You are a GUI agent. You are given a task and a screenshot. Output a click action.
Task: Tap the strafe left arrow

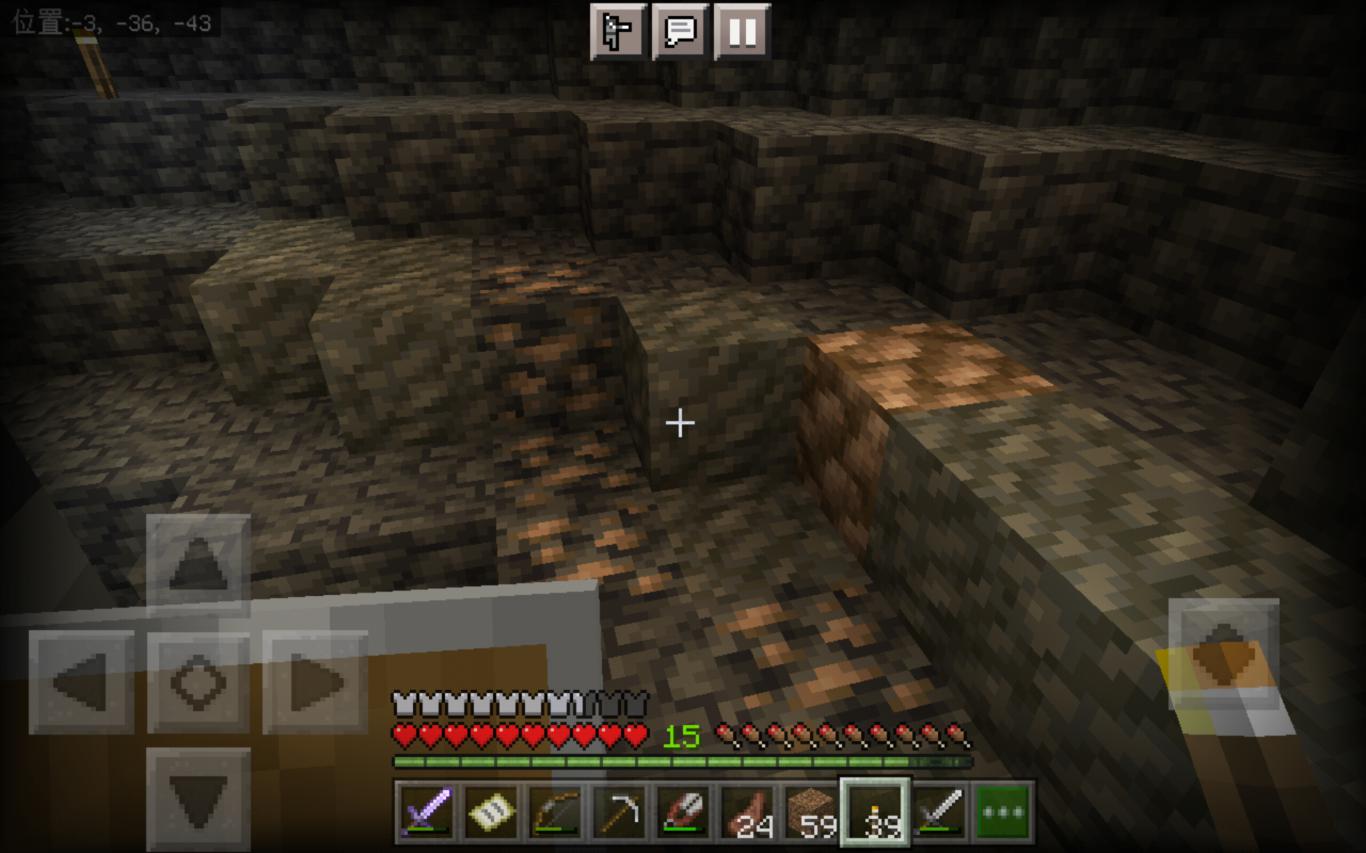(82, 683)
